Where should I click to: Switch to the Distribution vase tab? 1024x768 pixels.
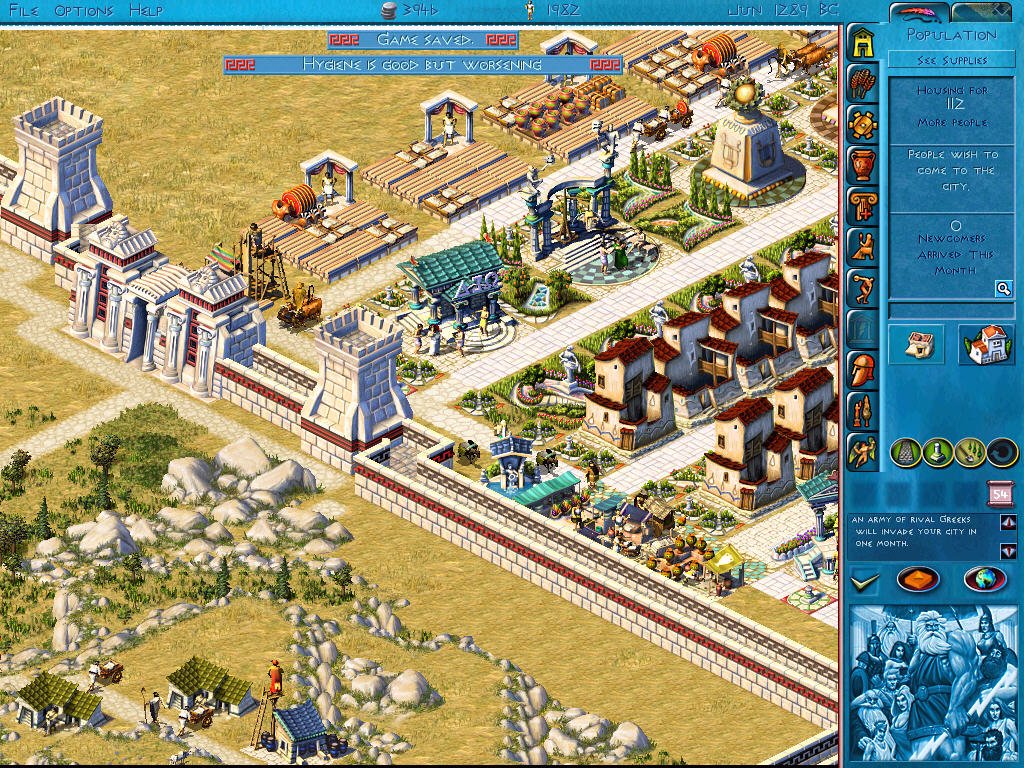tap(862, 164)
